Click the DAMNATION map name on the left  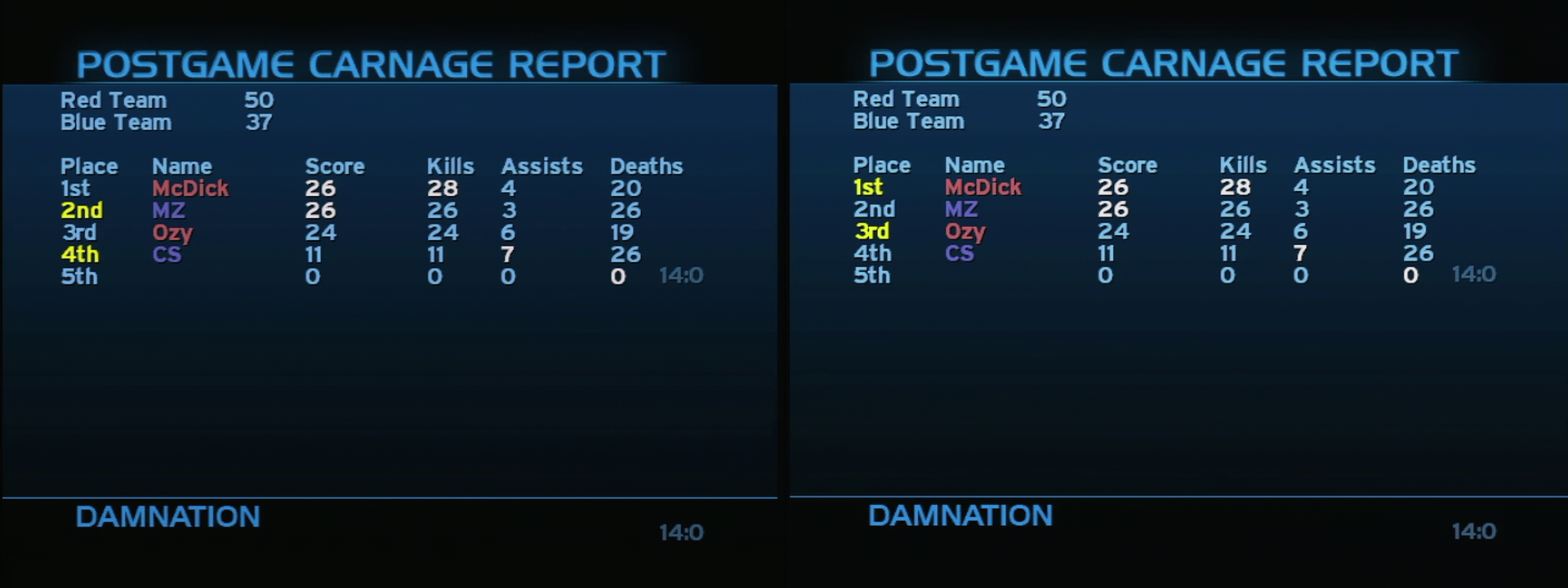[167, 517]
